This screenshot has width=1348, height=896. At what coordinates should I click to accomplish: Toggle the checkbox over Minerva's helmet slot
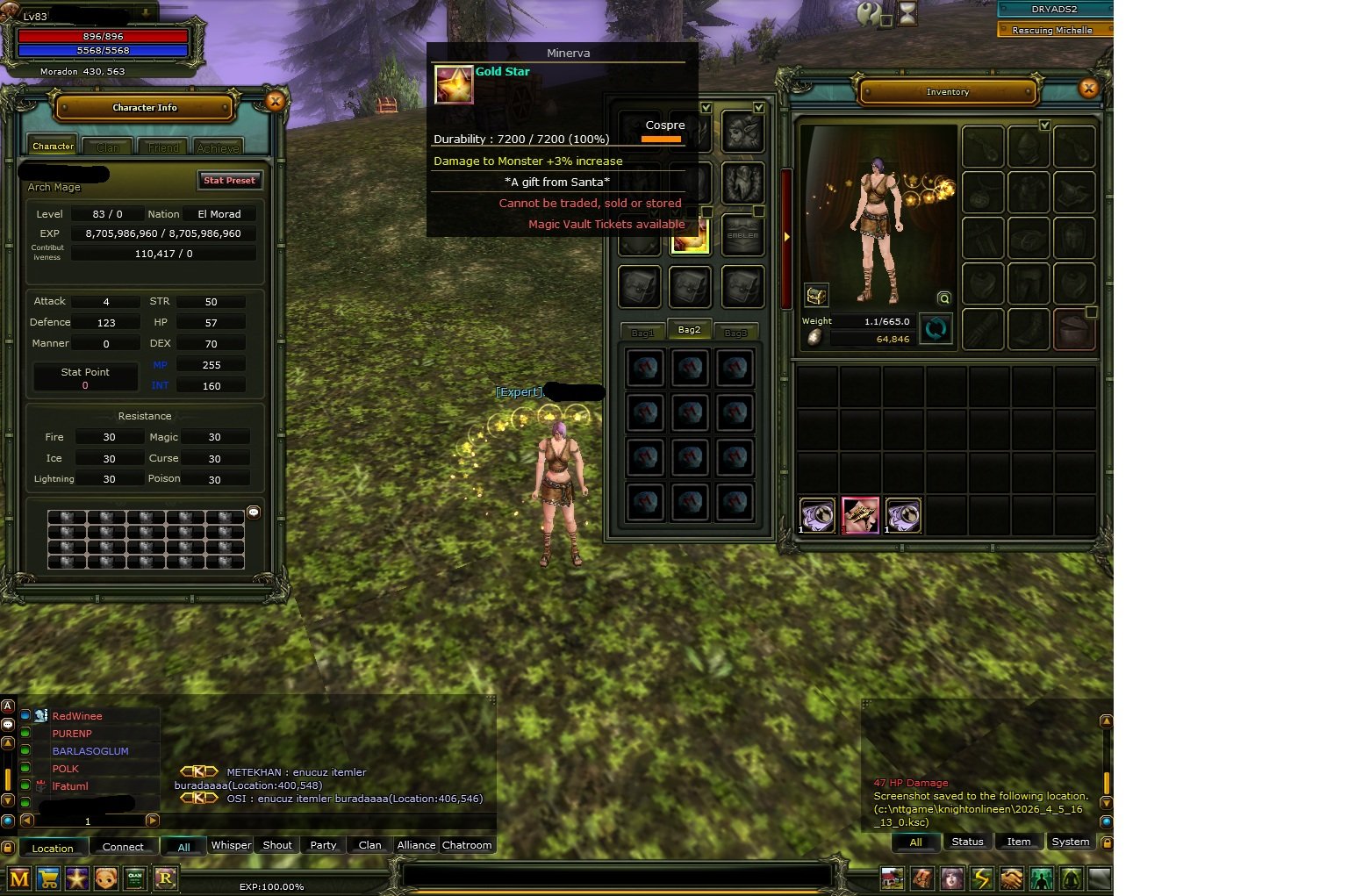pyautogui.click(x=758, y=106)
